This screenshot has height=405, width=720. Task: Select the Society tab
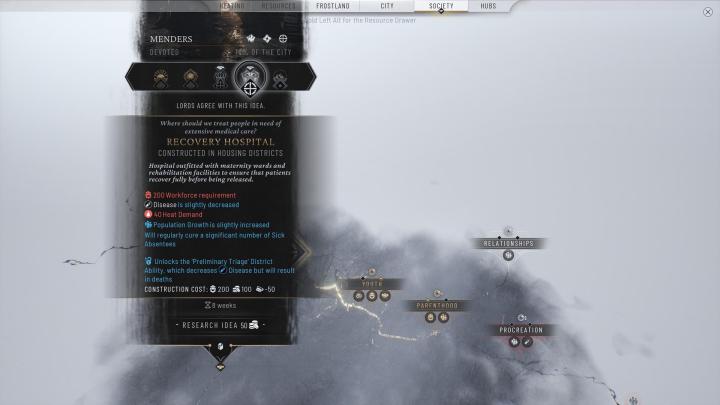[x=441, y=6]
